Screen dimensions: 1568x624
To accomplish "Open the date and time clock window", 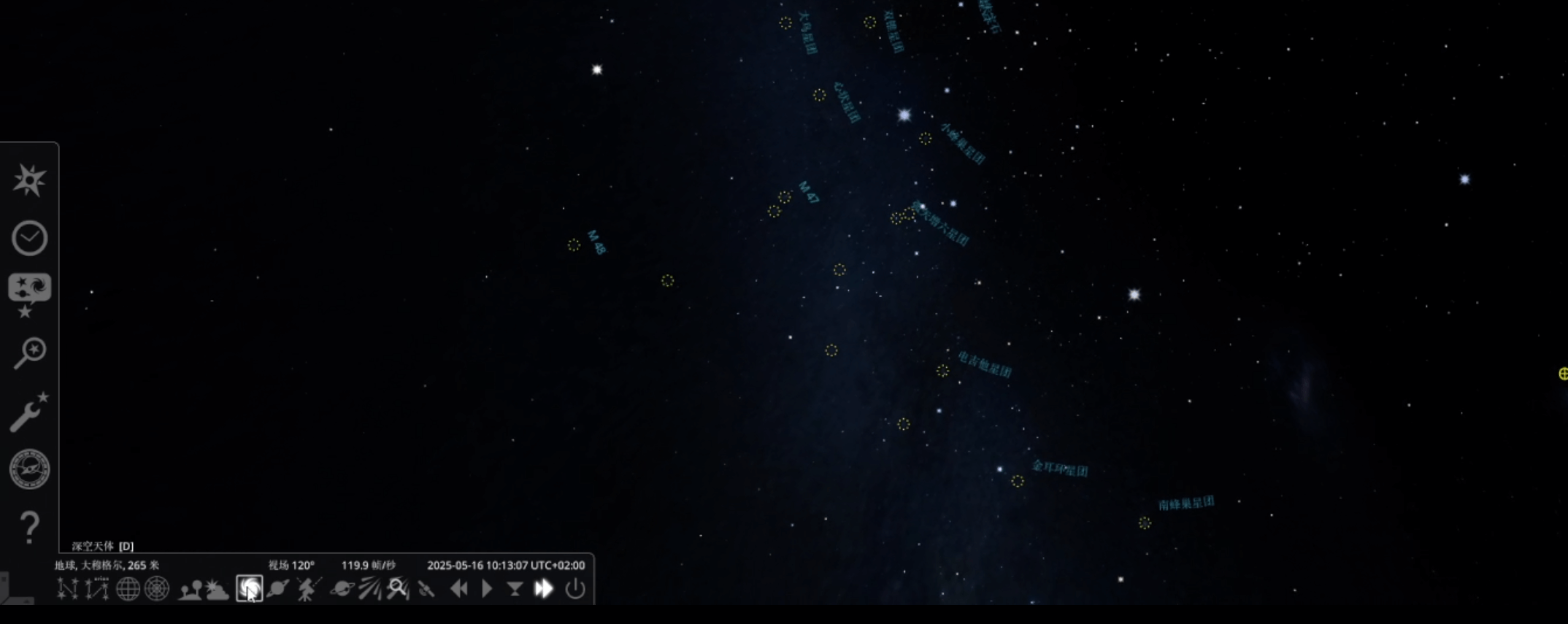I will coord(29,238).
